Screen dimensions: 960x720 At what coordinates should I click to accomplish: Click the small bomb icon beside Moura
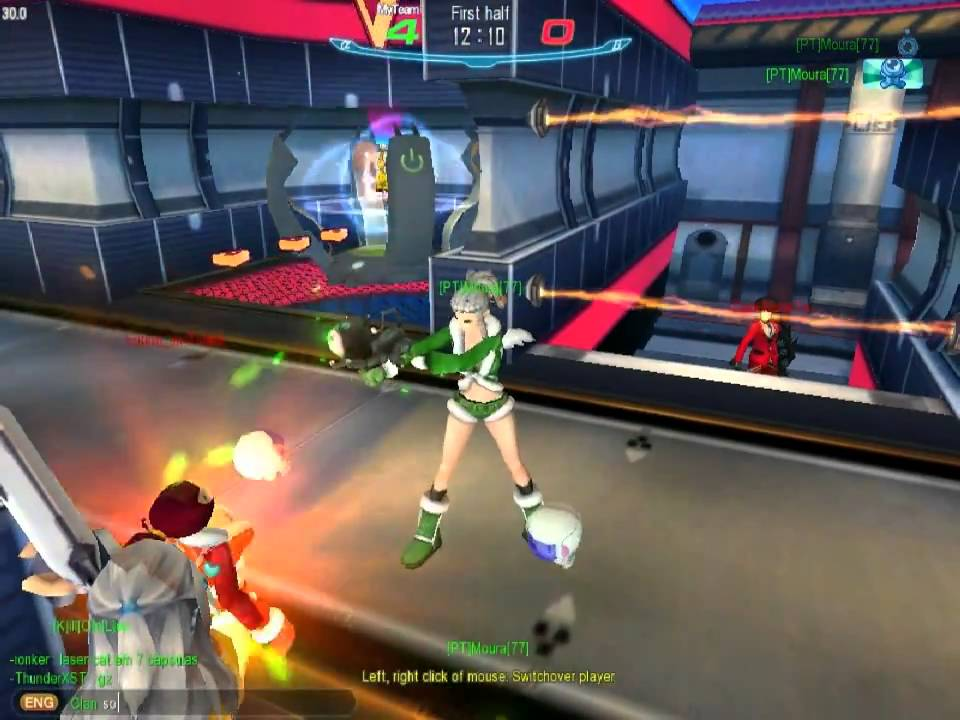point(907,44)
